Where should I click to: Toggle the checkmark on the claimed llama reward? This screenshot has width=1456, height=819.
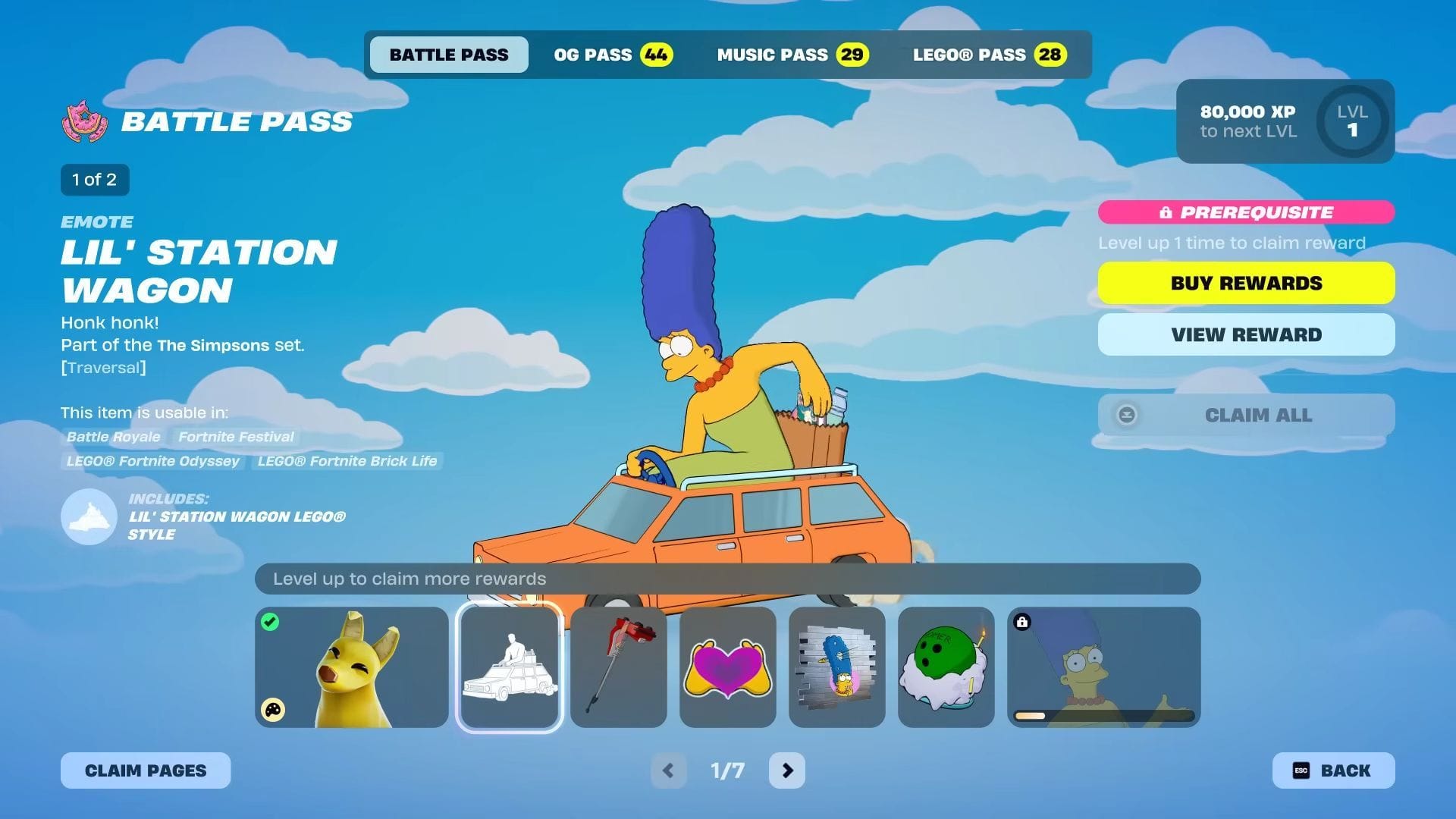pyautogui.click(x=271, y=622)
